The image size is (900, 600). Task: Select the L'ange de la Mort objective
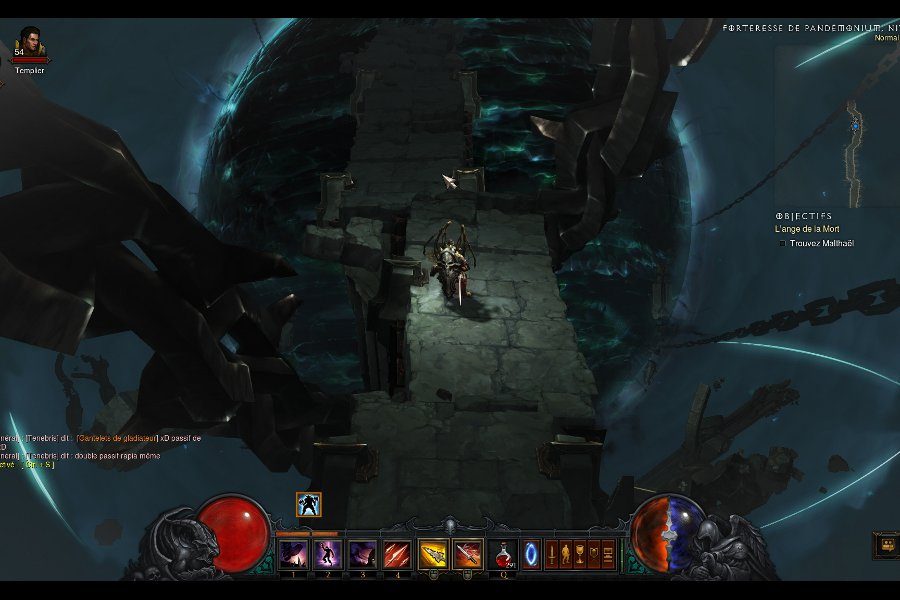tap(807, 229)
